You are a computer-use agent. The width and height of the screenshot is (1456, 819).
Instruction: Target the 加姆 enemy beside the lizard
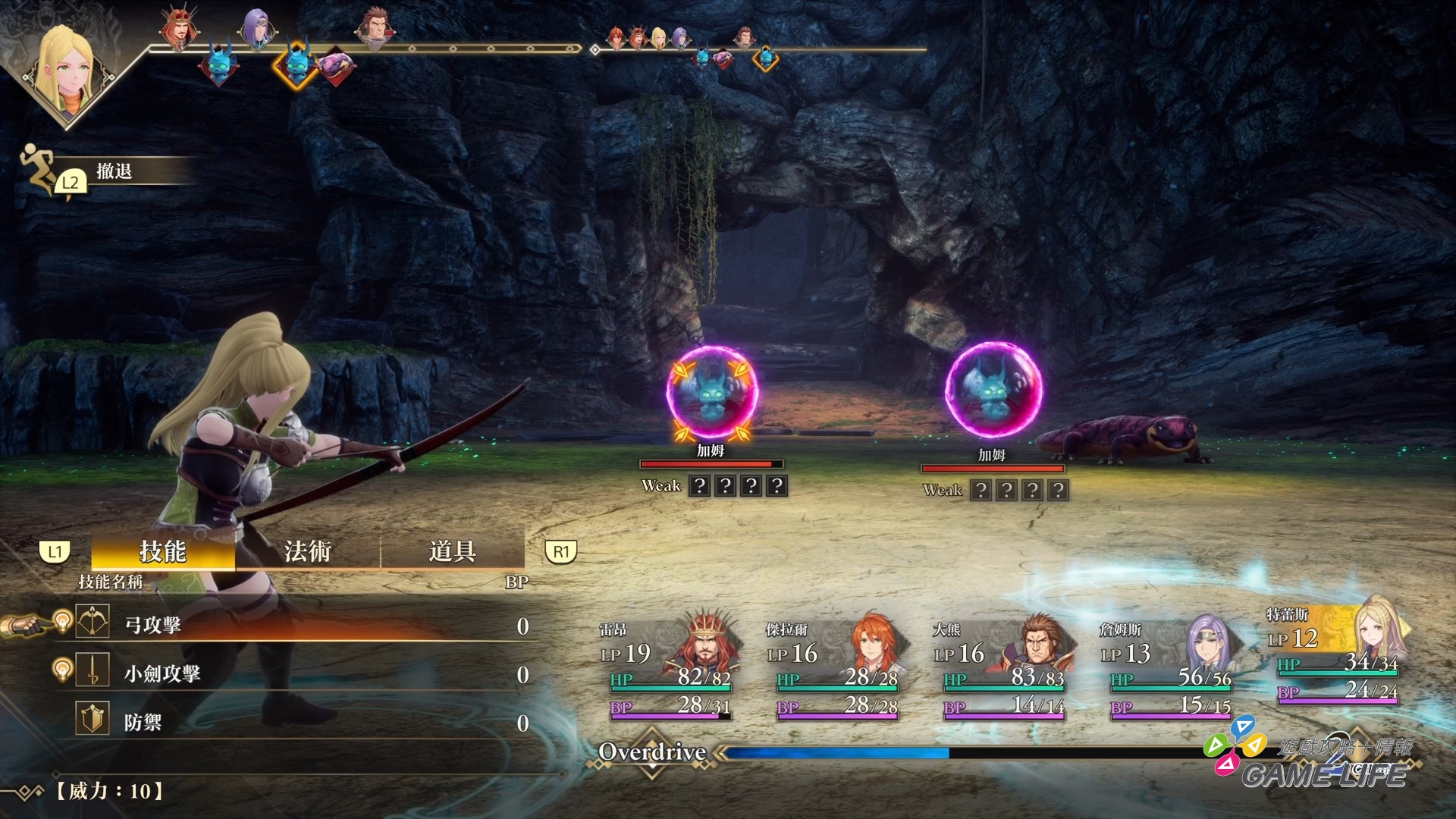pos(993,391)
